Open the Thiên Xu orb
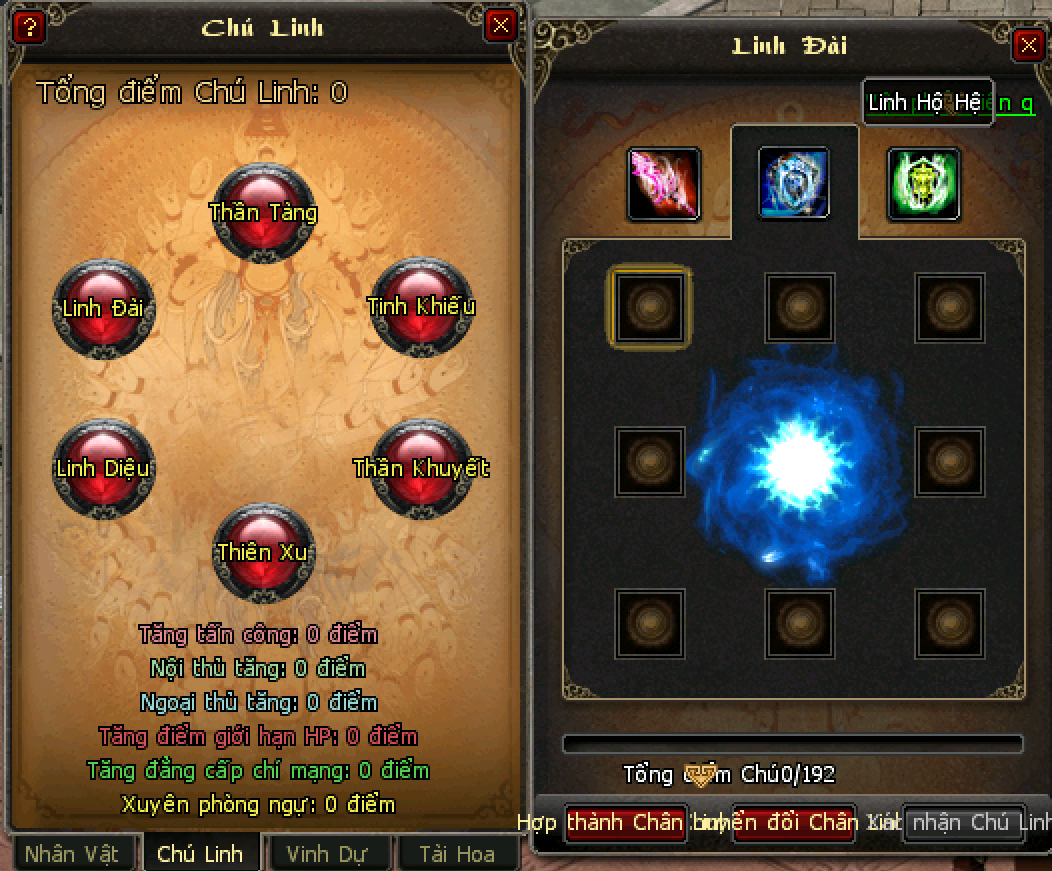 [x=264, y=552]
